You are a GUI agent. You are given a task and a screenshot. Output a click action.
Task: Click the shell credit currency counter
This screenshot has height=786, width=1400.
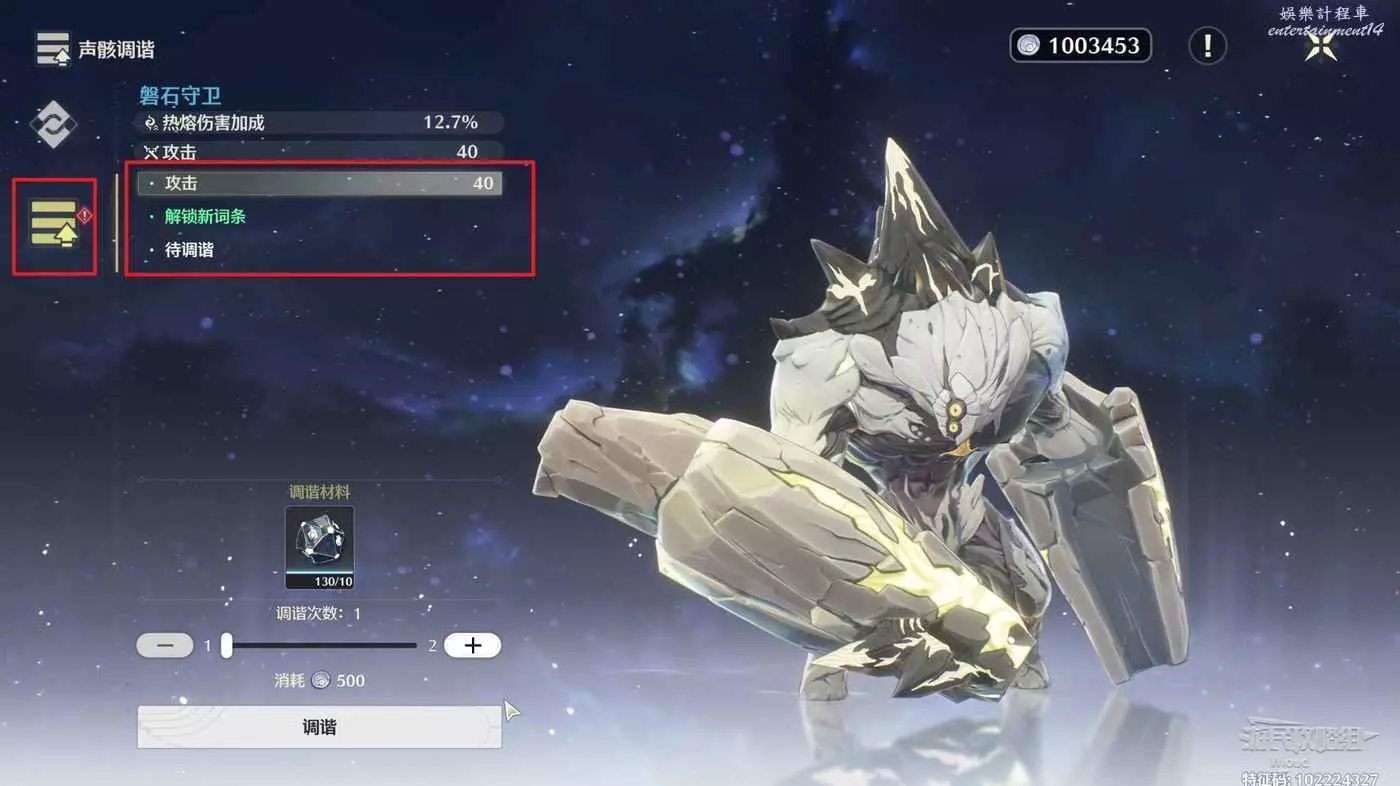pos(1080,45)
